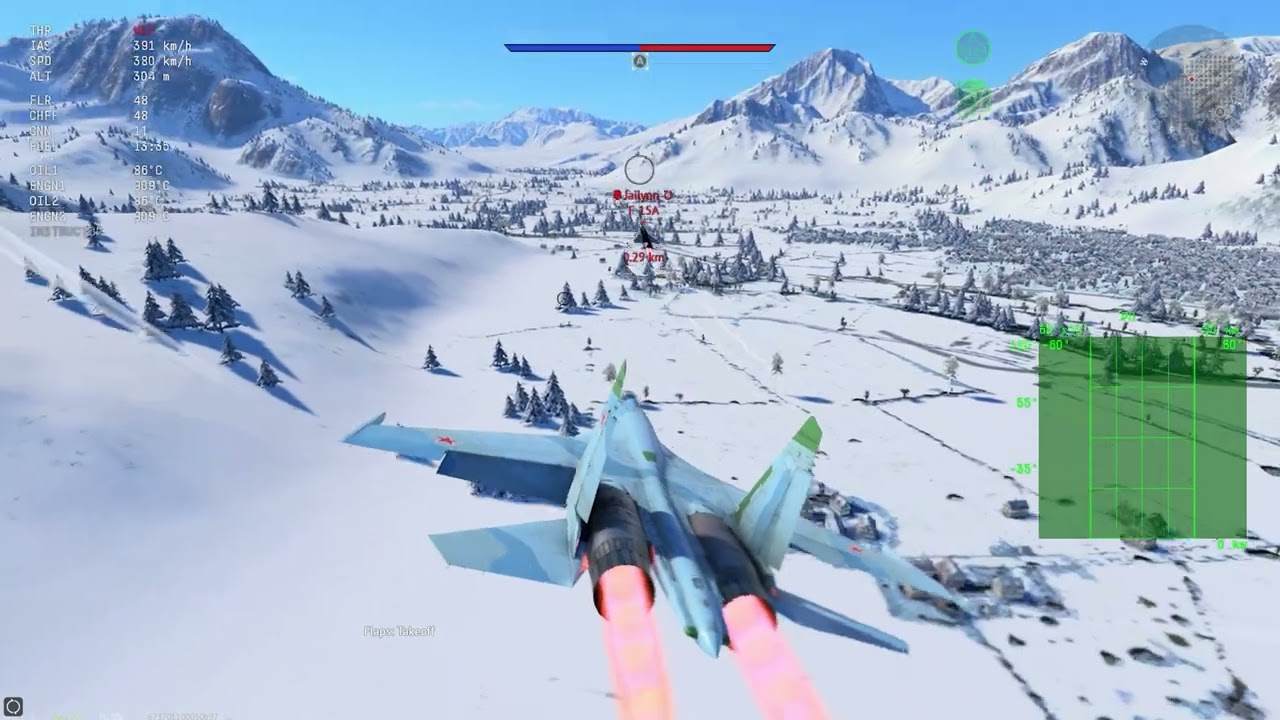
Task: Select the enemy F-15A target marker
Action: point(645,212)
